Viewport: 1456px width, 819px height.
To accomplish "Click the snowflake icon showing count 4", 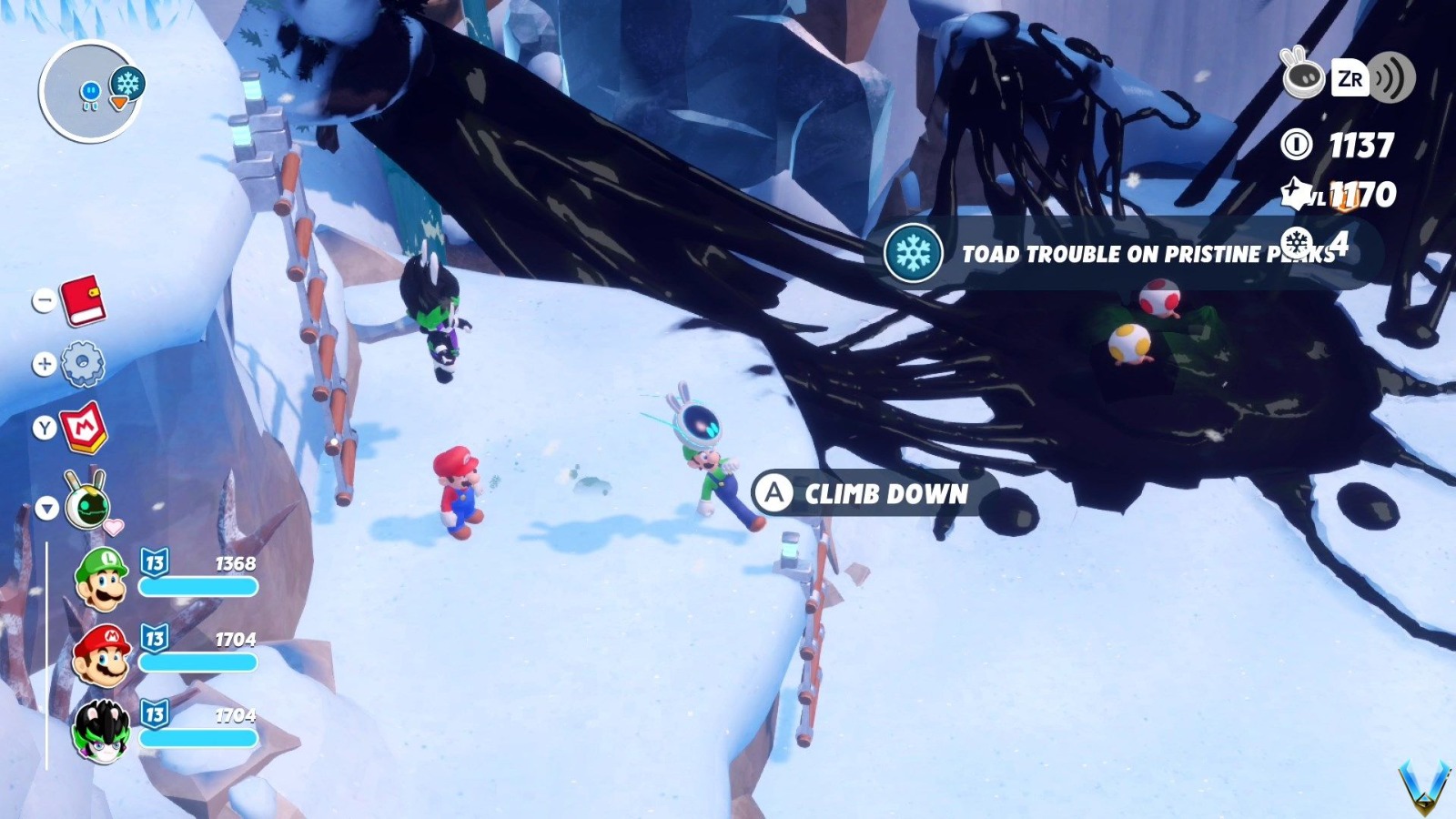I will (x=1296, y=241).
